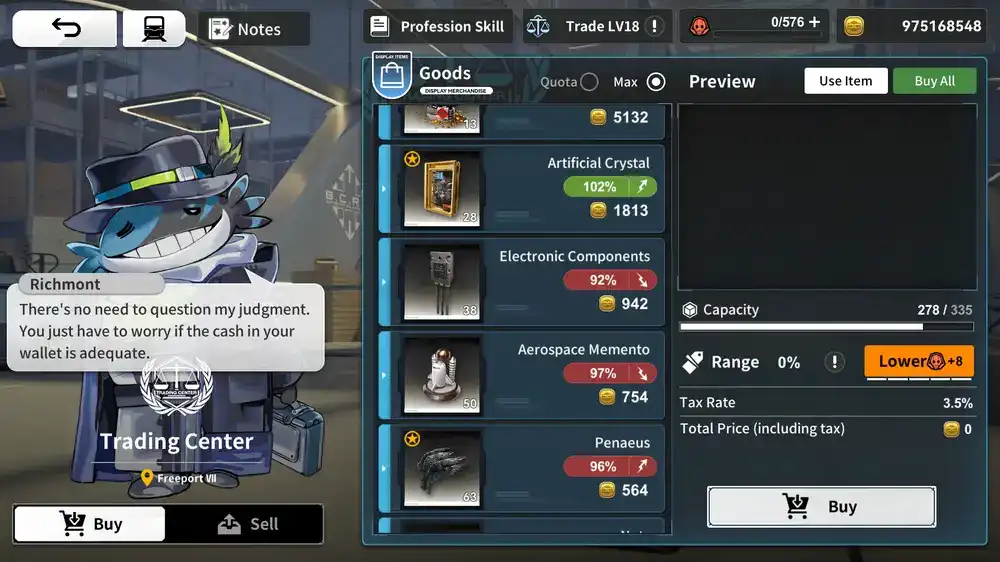This screenshot has width=1000, height=562.
Task: Activate the orange Lower bargaining button
Action: pos(918,361)
